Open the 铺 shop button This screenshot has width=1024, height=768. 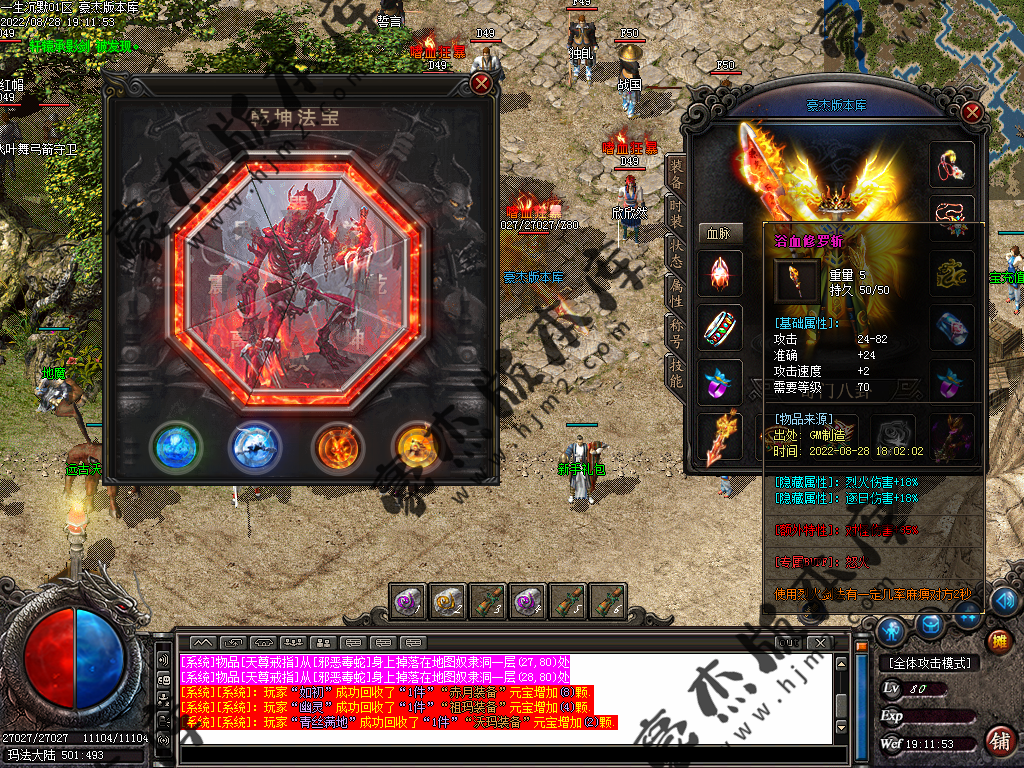[998, 740]
